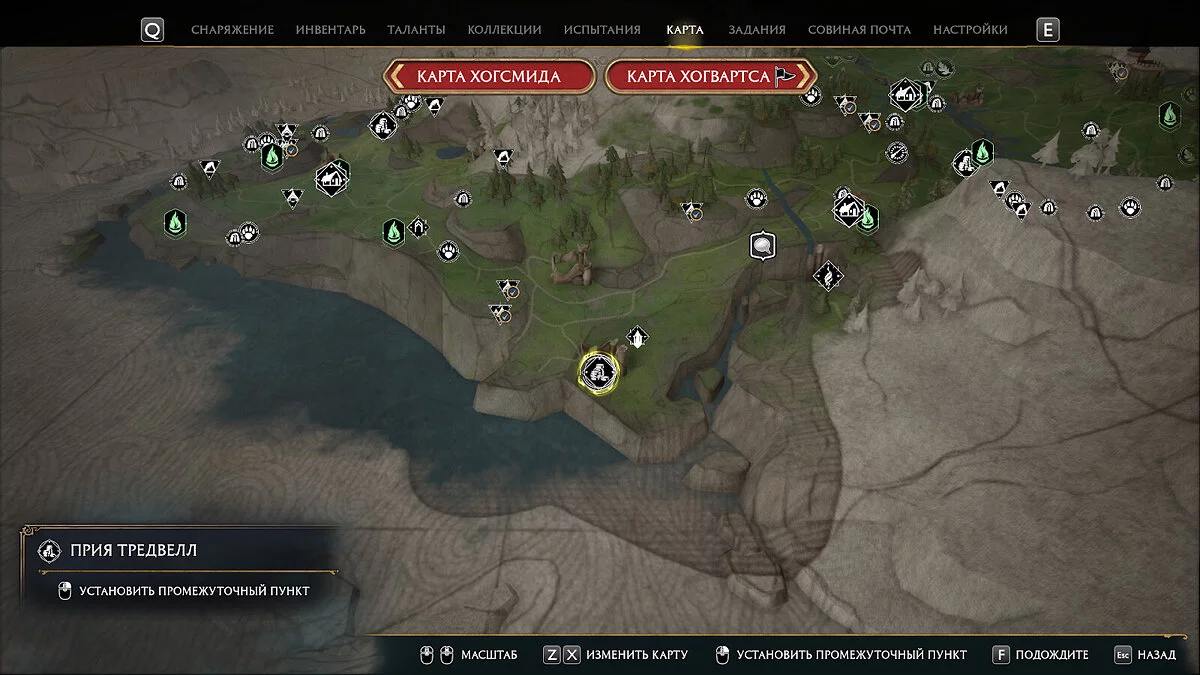Show the Коллекции tab
The width and height of the screenshot is (1200, 675).
(x=503, y=30)
